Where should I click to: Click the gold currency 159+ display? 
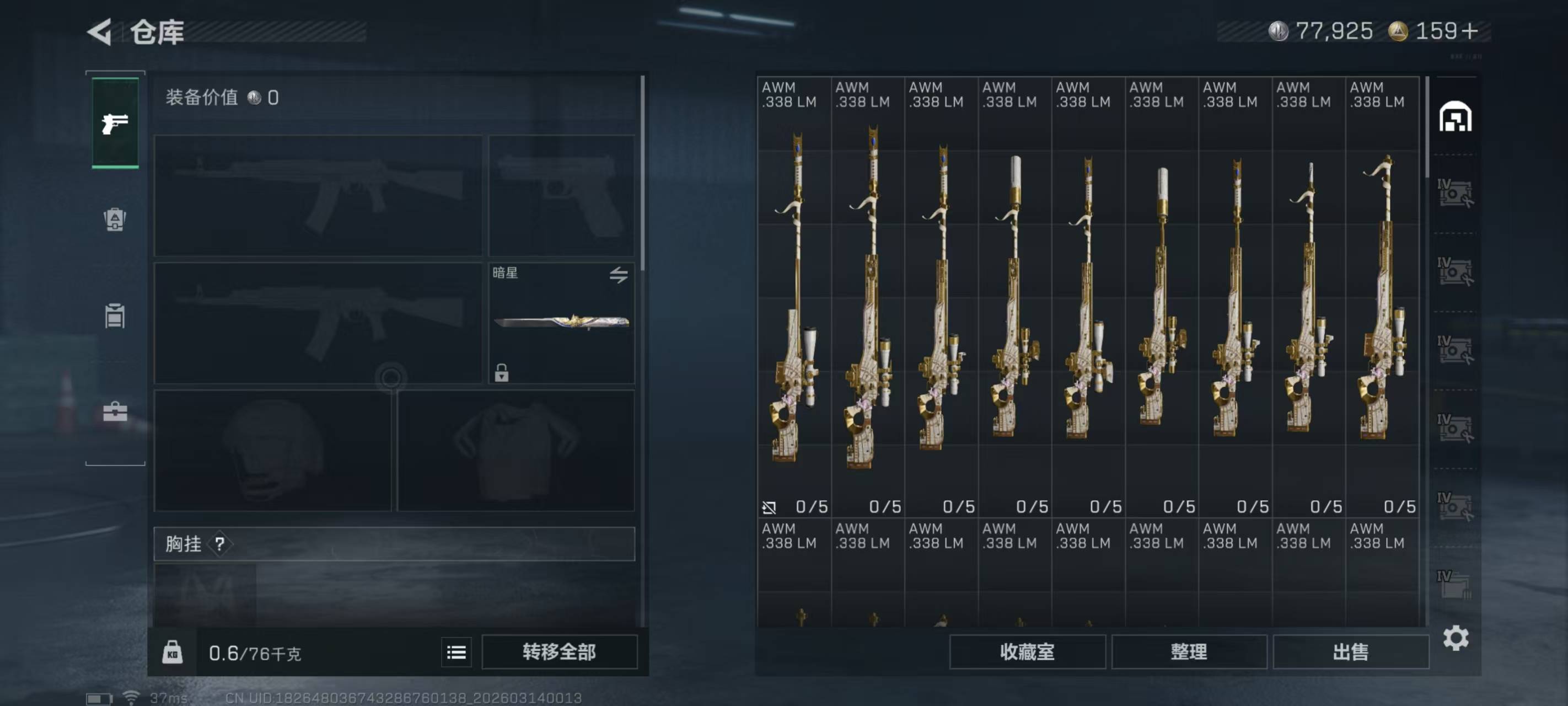tap(1433, 31)
